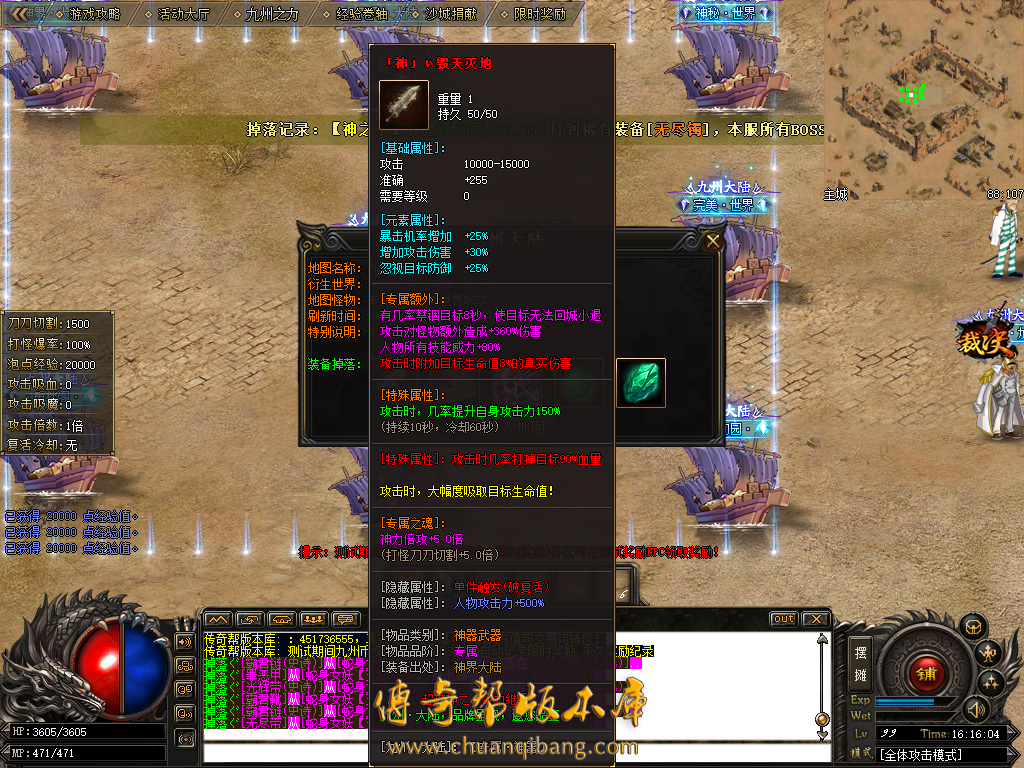Click the first chat channel tab button

(218, 619)
